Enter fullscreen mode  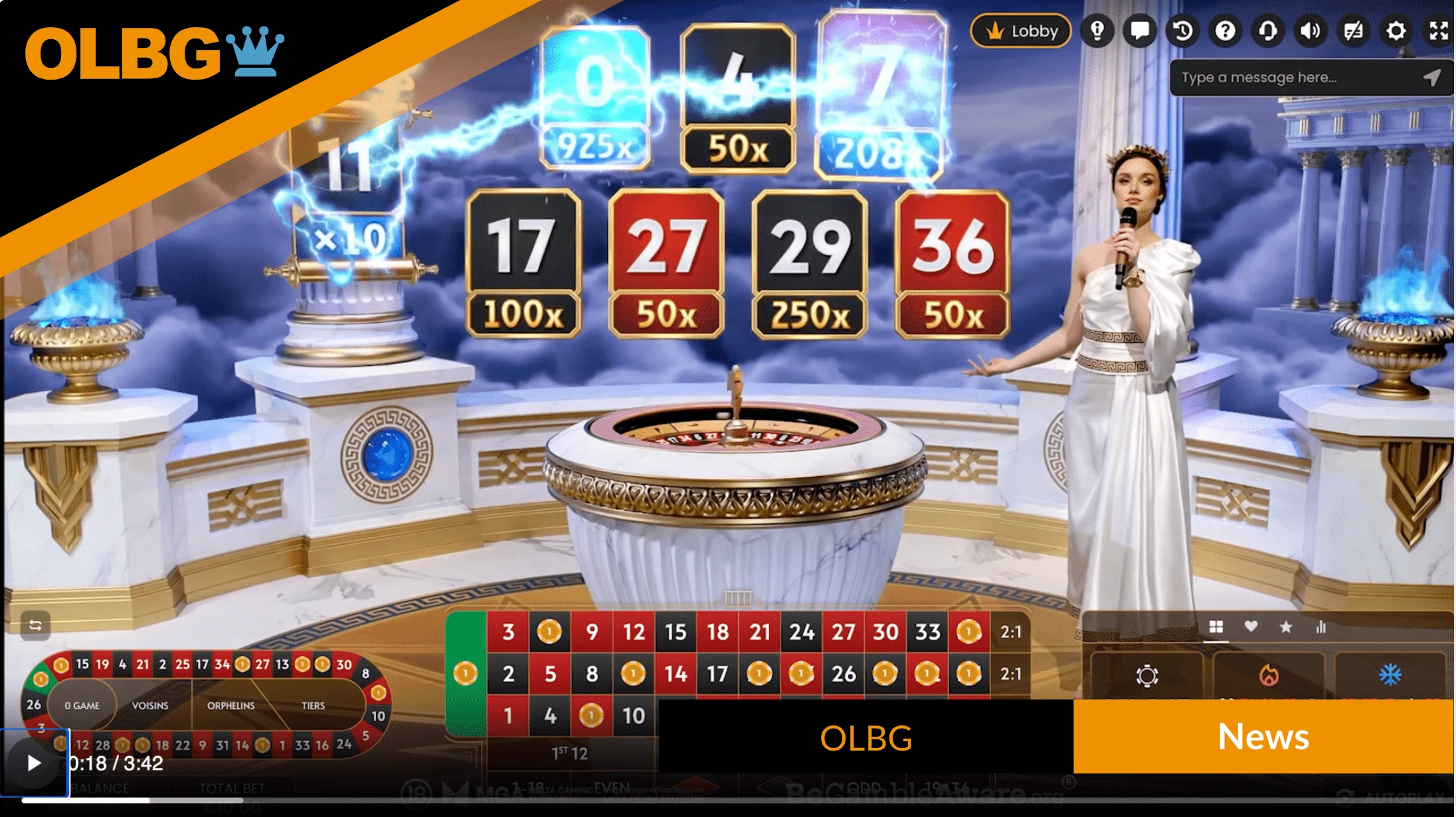1437,31
